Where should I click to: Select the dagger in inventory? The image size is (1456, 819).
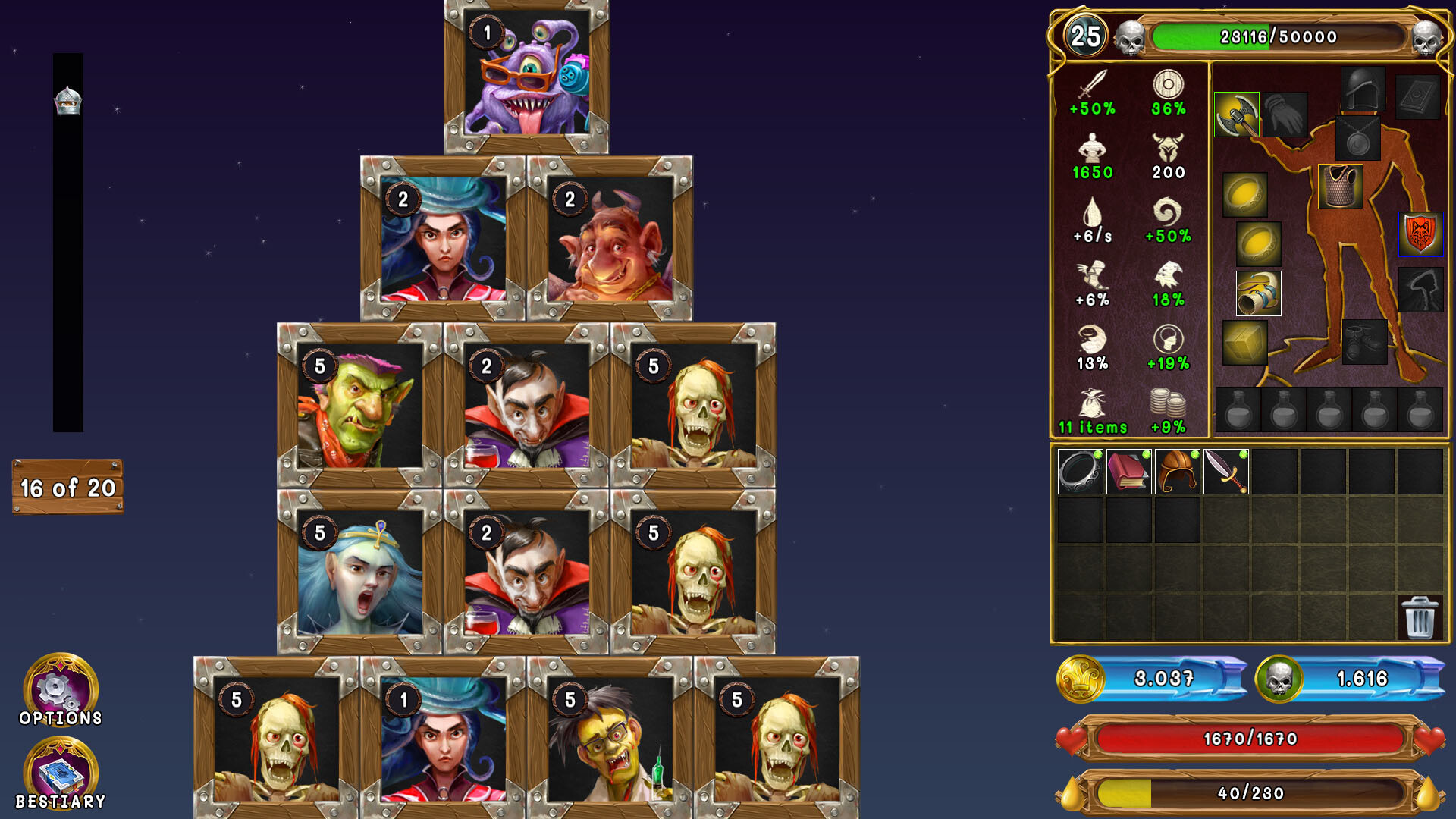1225,472
